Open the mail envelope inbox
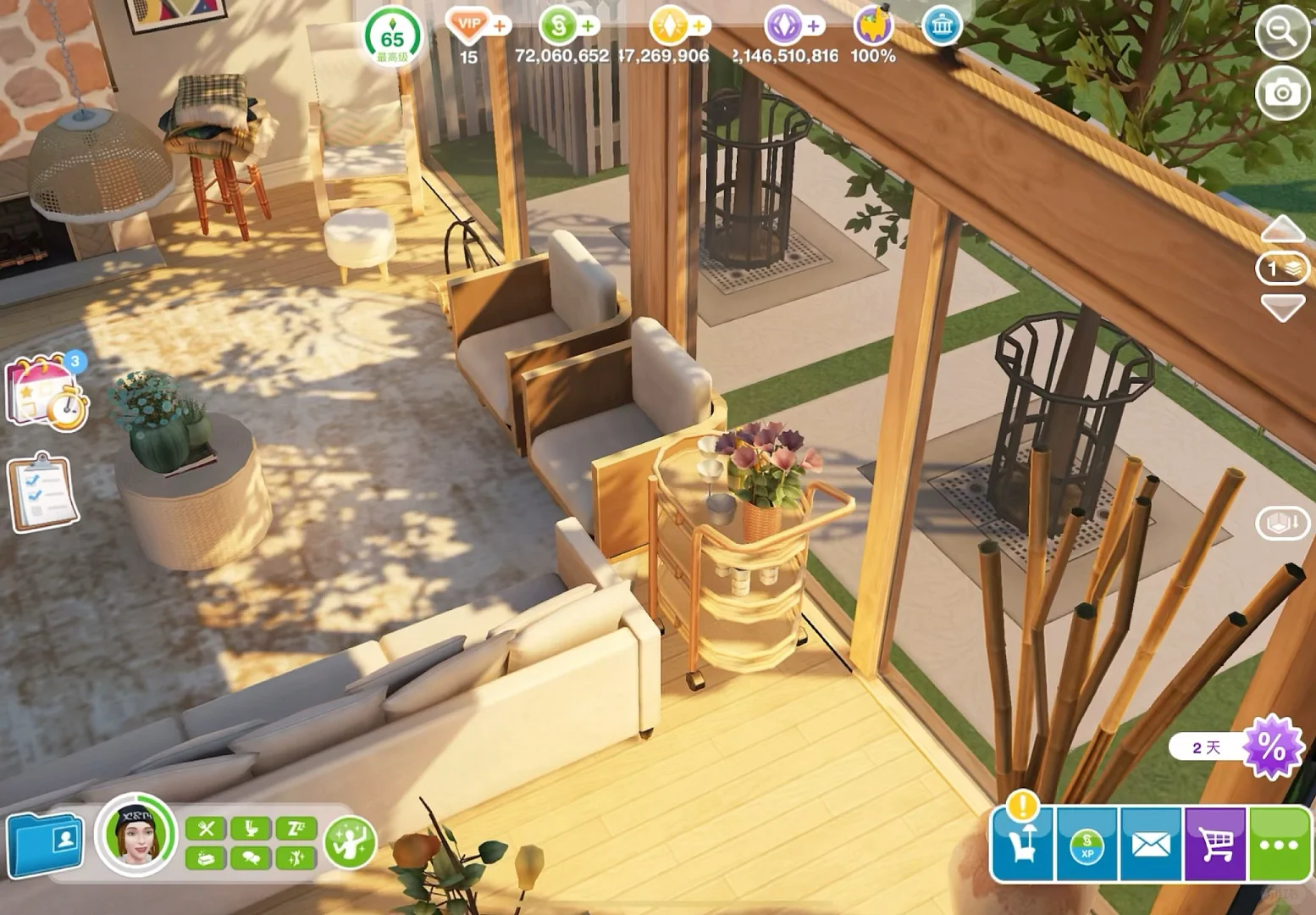 1151,845
